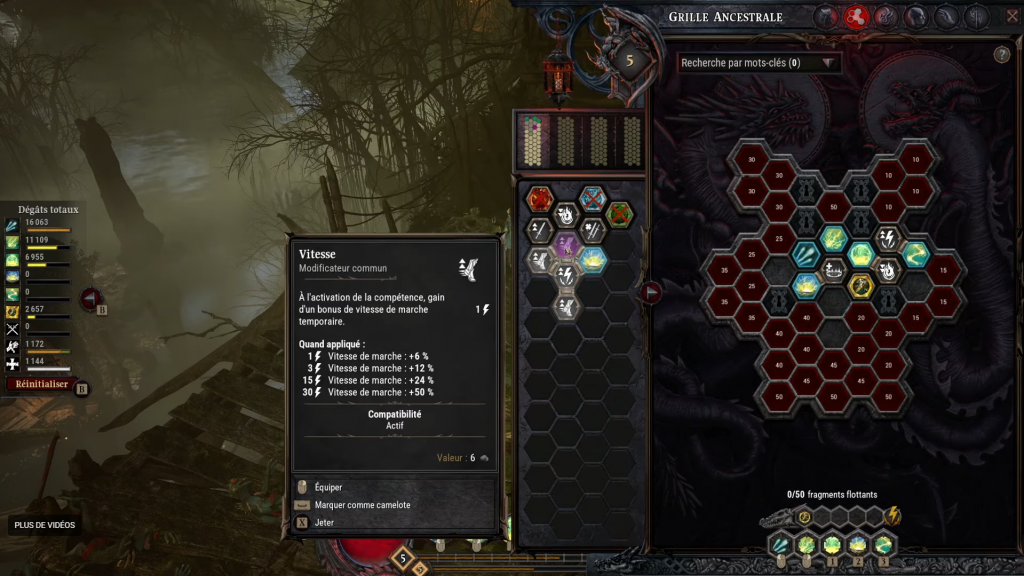Select the red fire fragment with cross
The height and width of the screenshot is (576, 1024).
pyautogui.click(x=540, y=198)
